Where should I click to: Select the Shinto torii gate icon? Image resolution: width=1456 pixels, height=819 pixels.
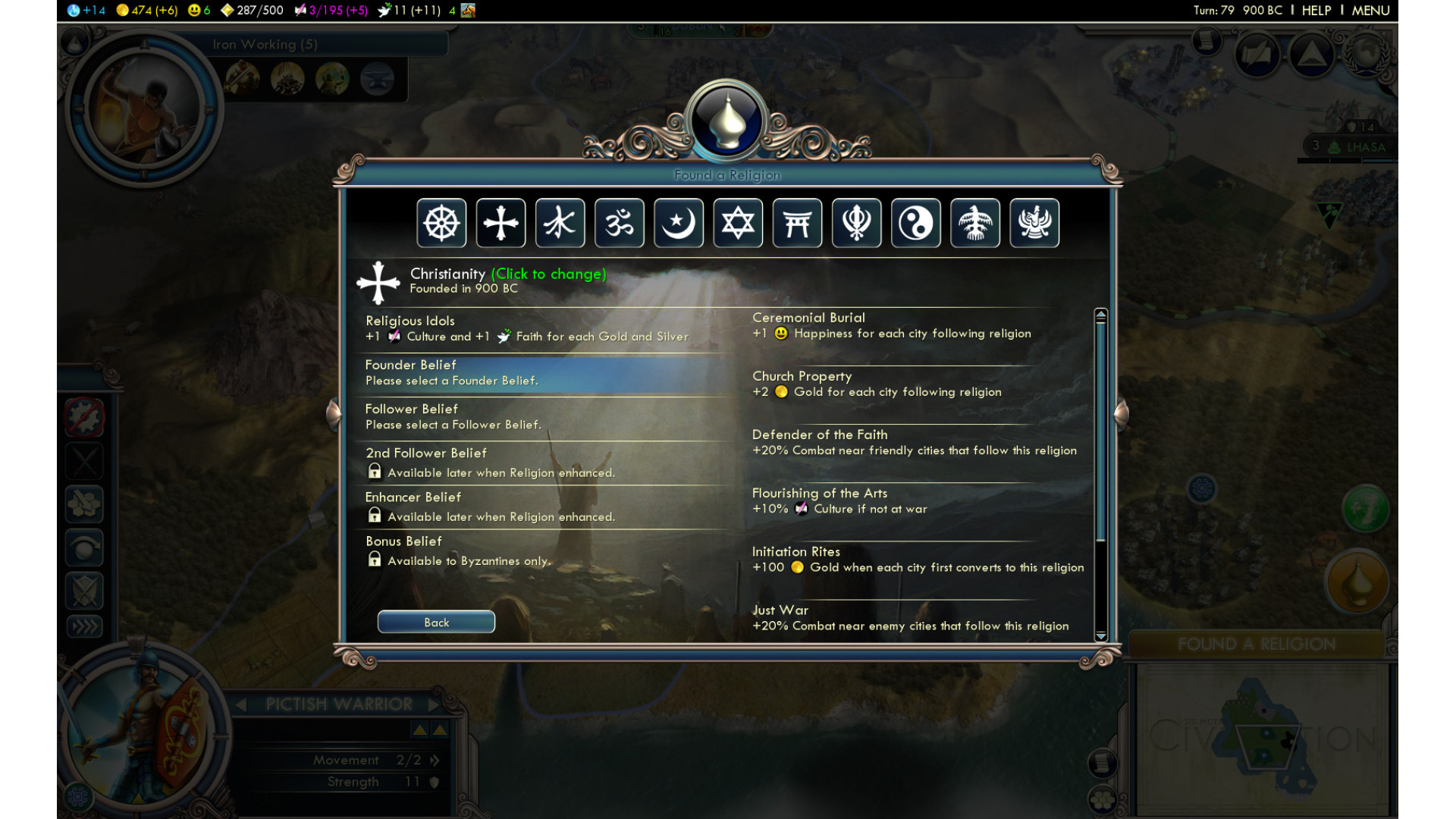[797, 223]
